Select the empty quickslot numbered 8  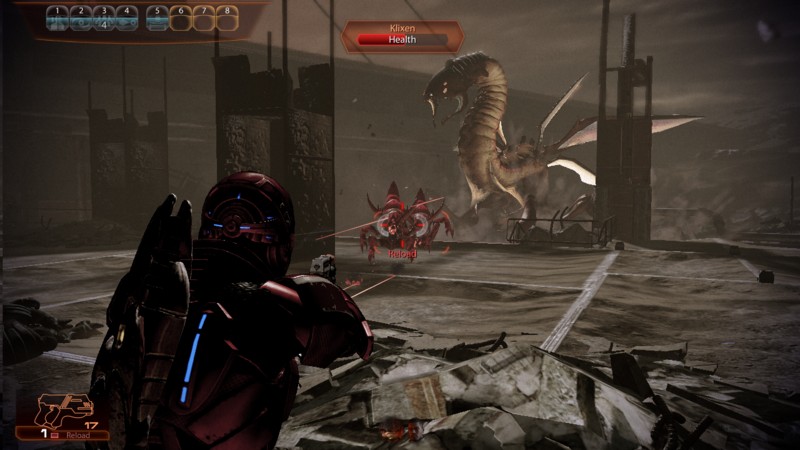pyautogui.click(x=226, y=18)
